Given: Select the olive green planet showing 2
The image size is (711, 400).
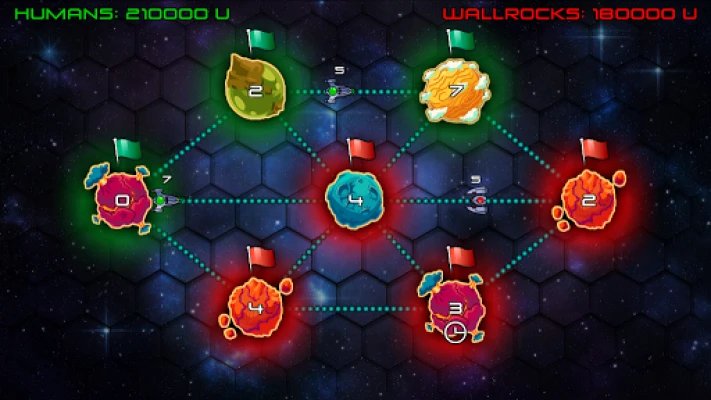Looking at the screenshot, I should click(x=254, y=87).
